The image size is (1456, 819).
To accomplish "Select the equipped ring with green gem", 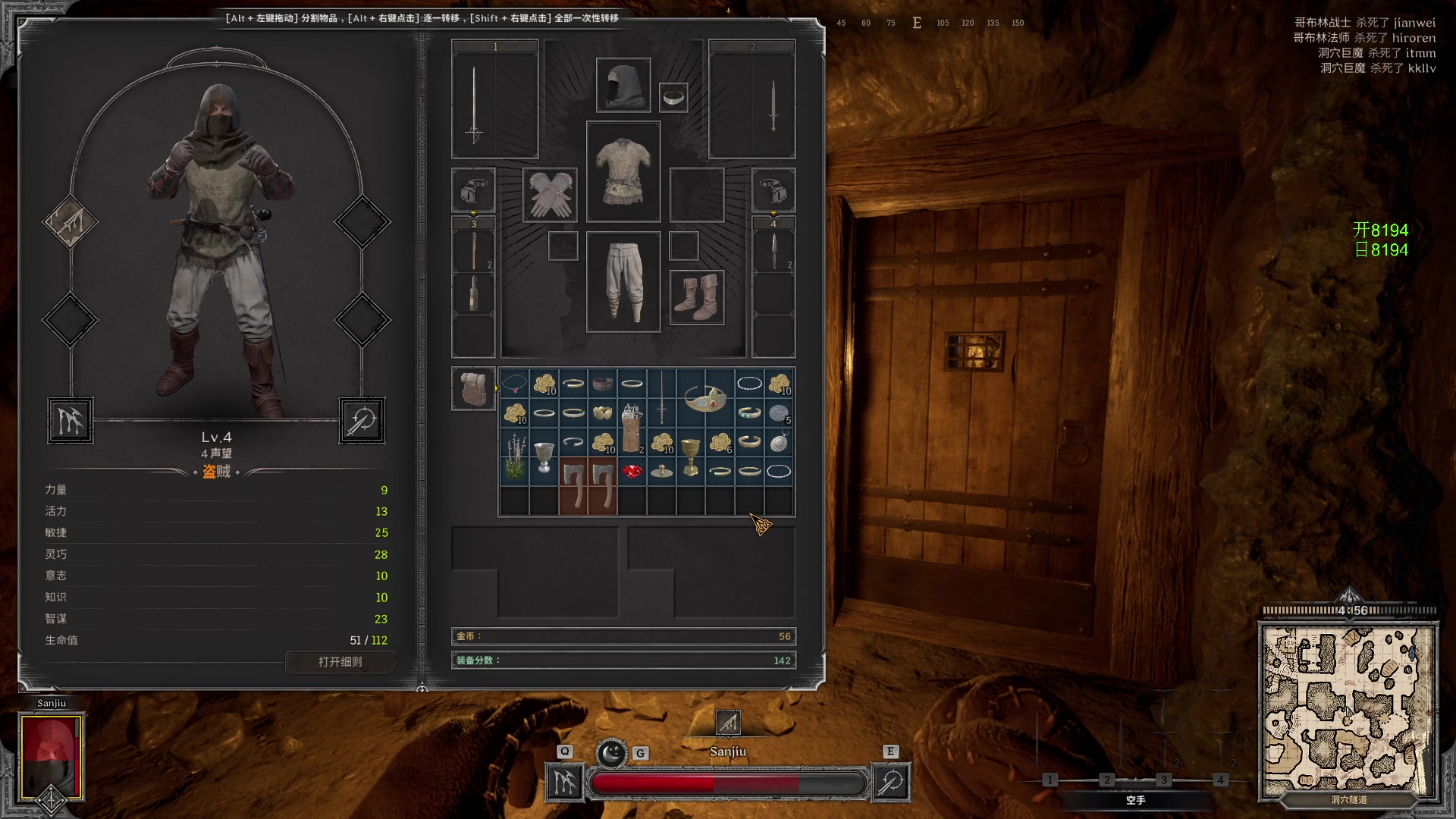I will pyautogui.click(x=673, y=97).
